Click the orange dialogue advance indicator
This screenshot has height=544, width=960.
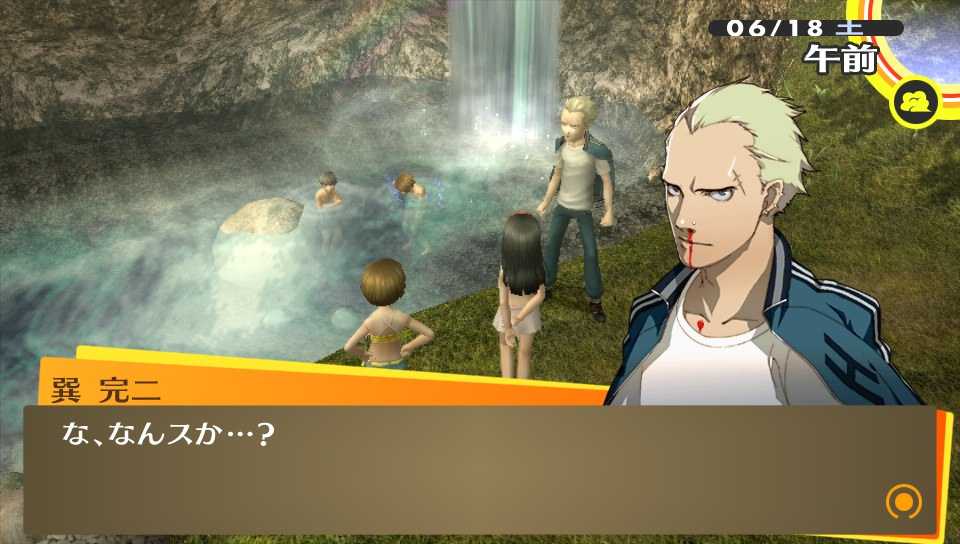903,501
